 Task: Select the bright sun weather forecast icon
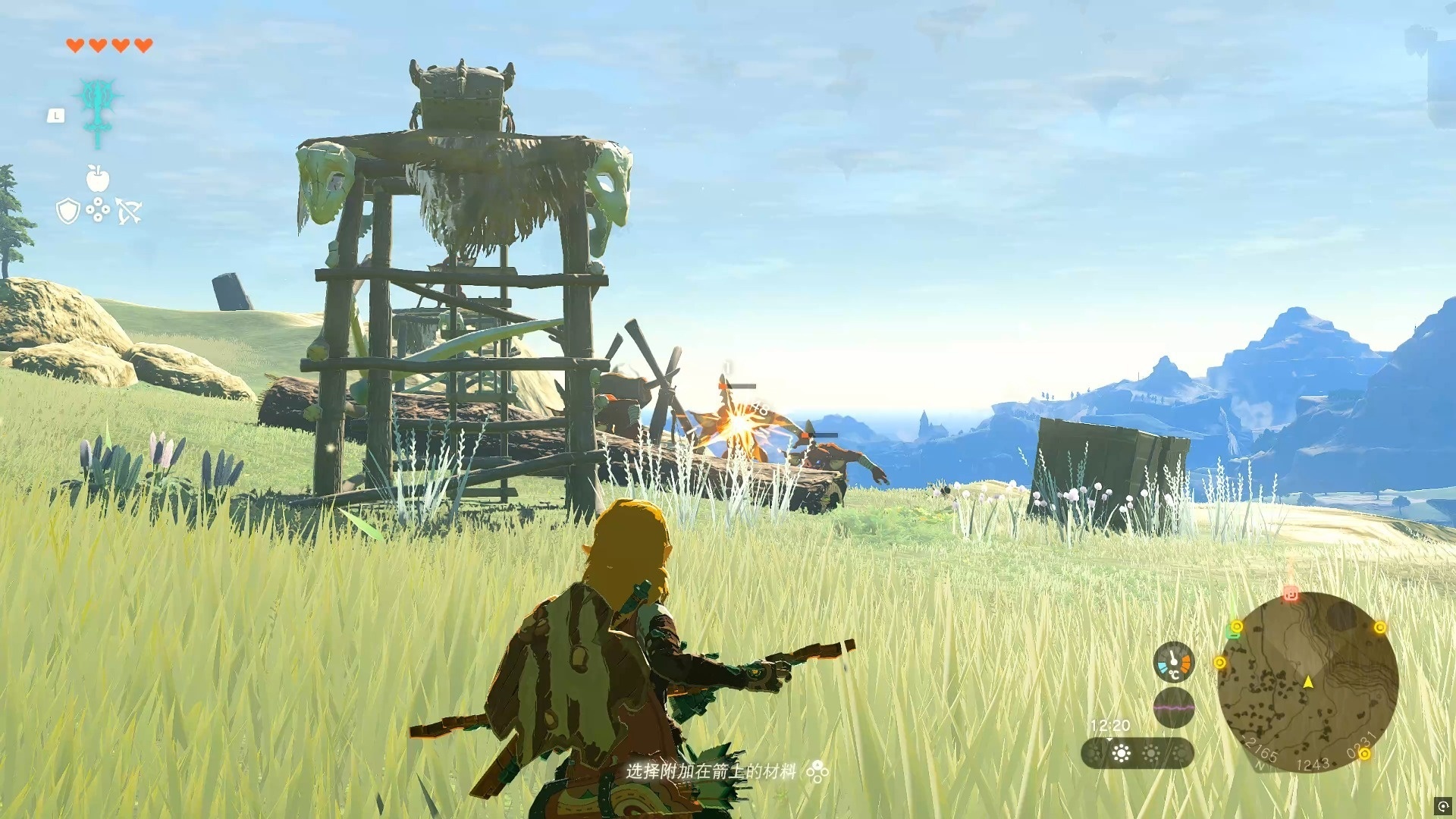pos(1121,753)
